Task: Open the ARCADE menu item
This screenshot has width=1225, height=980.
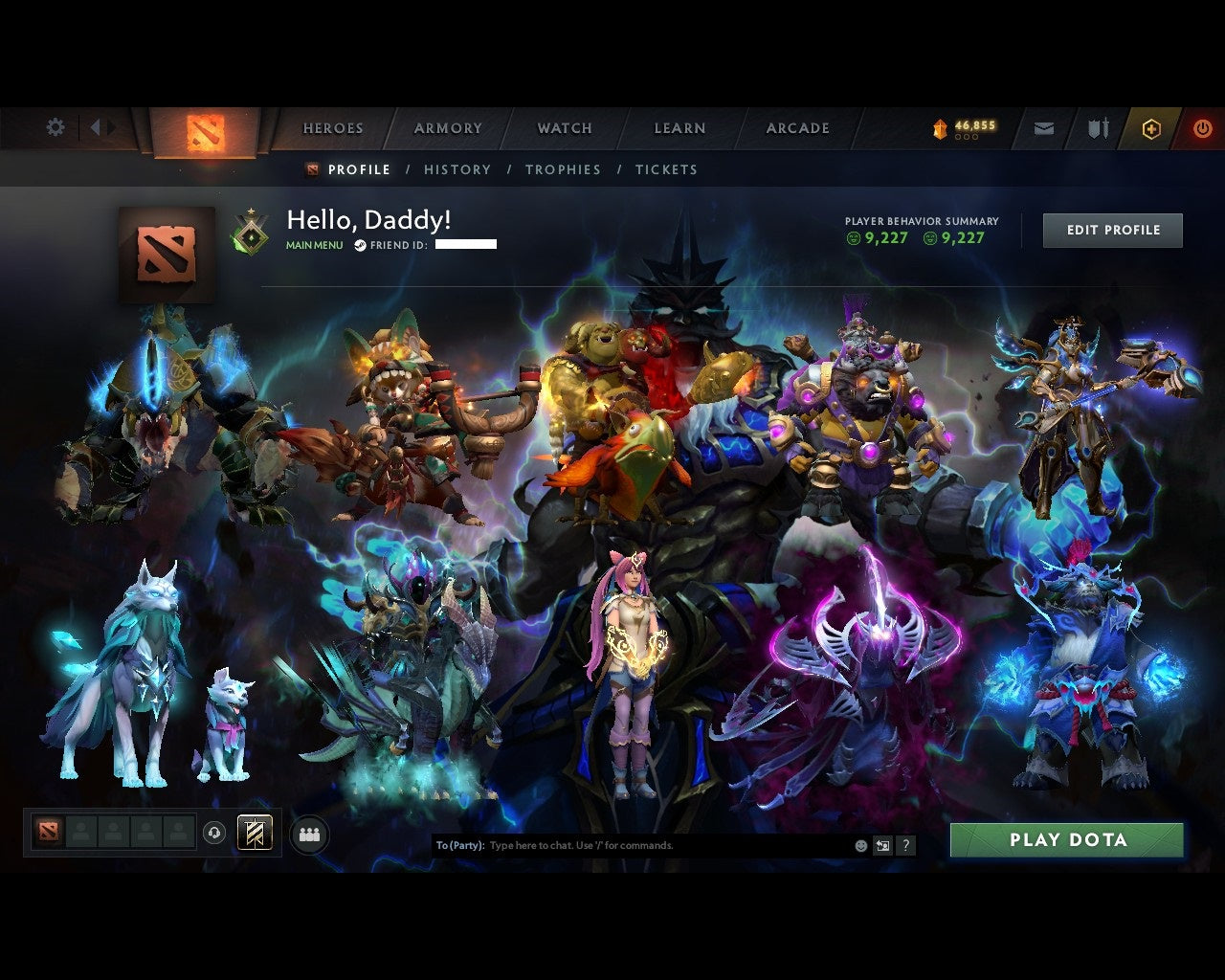Action: click(x=796, y=127)
